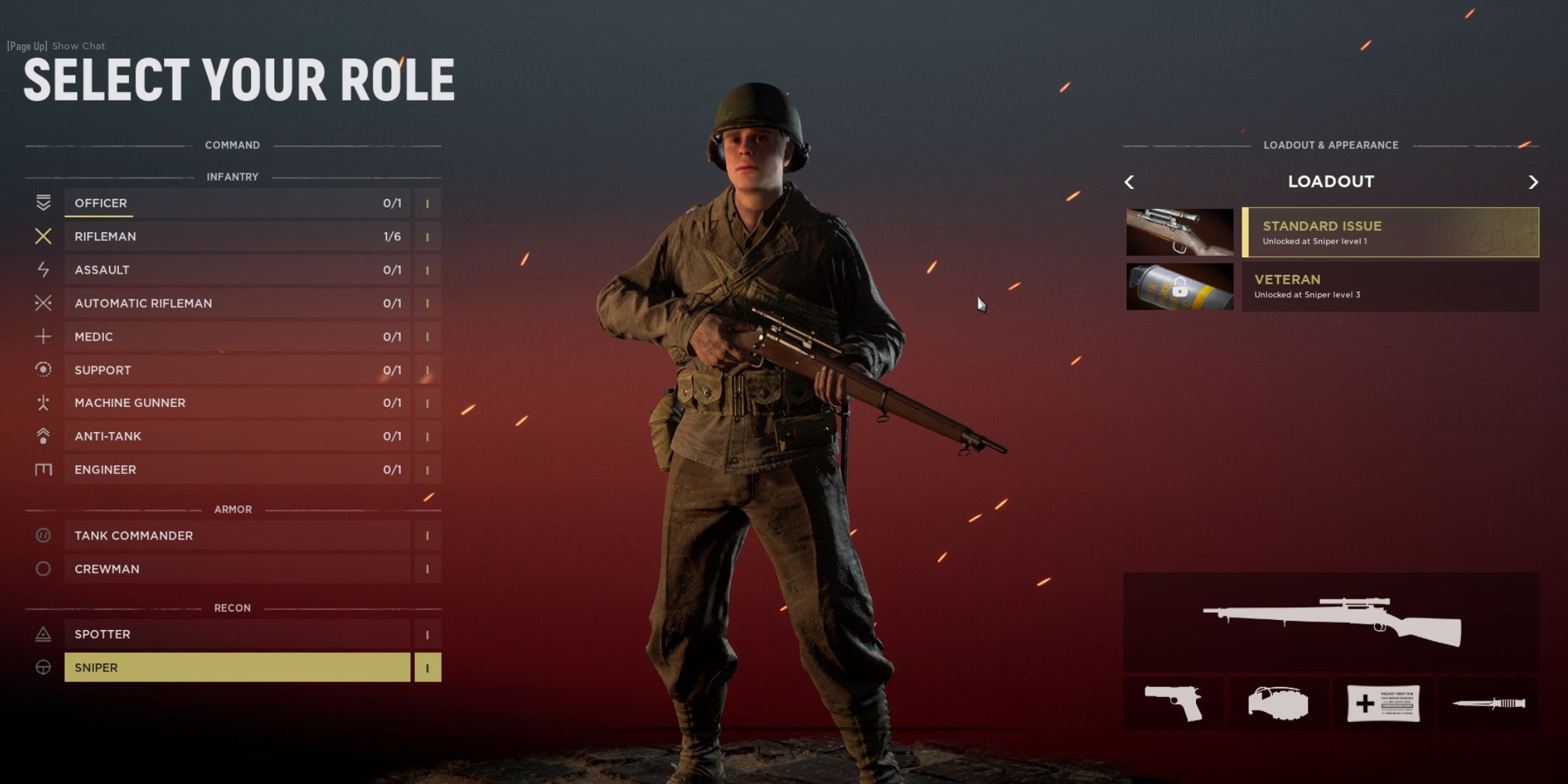Open the next loadout with right chevron
Viewport: 1568px width, 784px height.
point(1533,182)
